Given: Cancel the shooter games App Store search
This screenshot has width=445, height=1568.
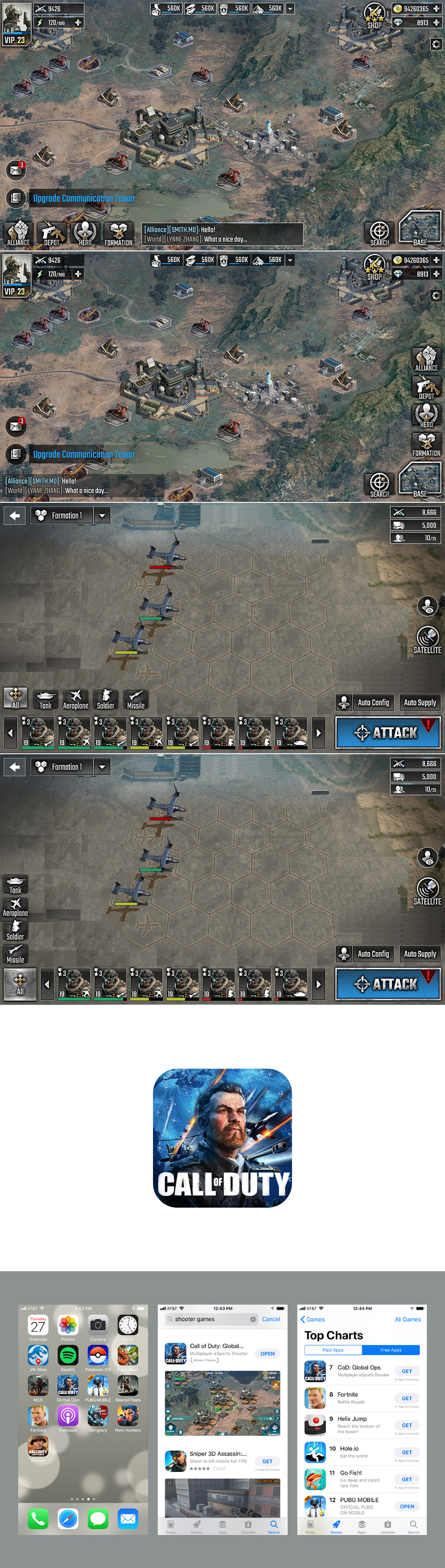Looking at the screenshot, I should (x=271, y=1319).
